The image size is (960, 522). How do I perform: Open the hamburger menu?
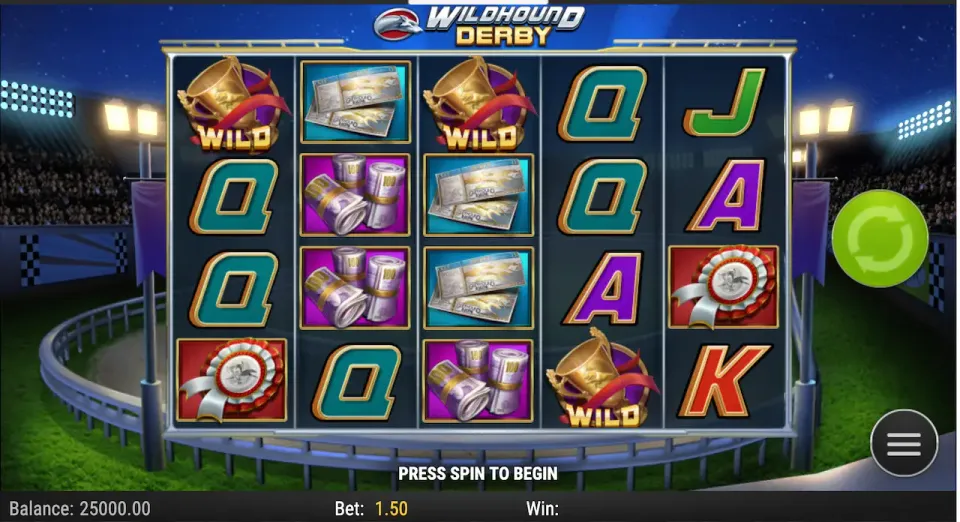point(903,444)
